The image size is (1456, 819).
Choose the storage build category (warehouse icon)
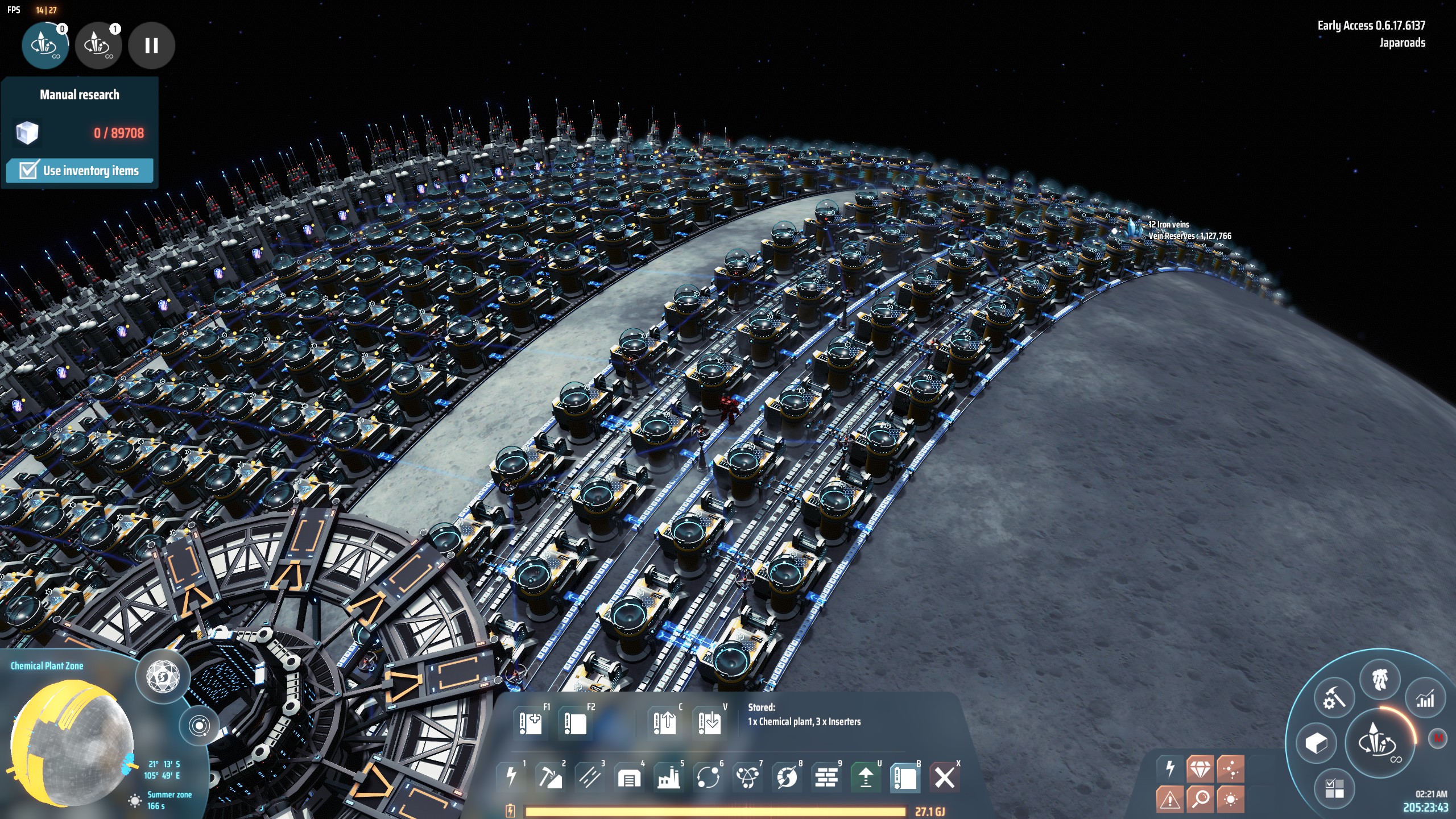[x=629, y=777]
